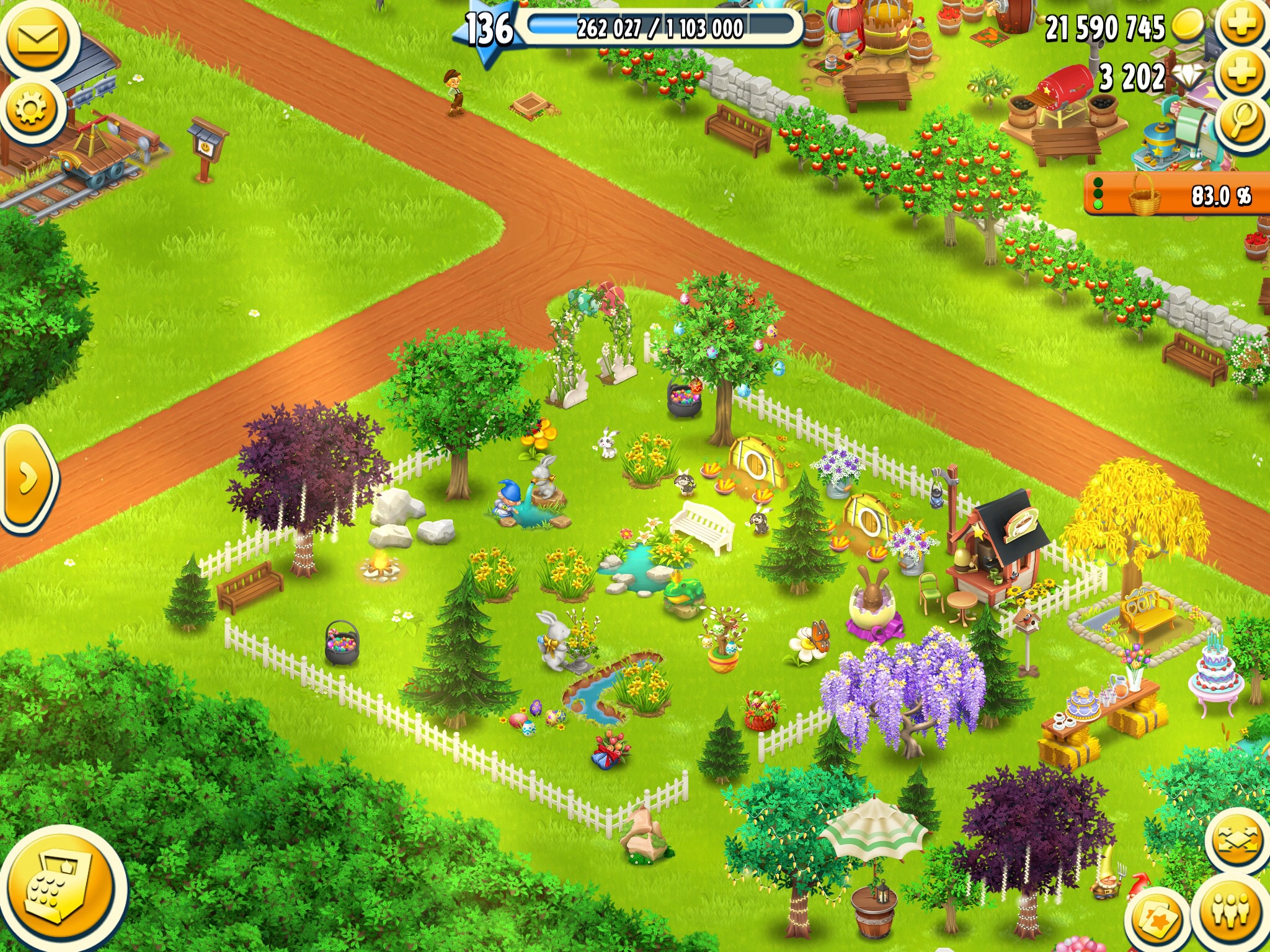Open the friends list button

(1230, 911)
